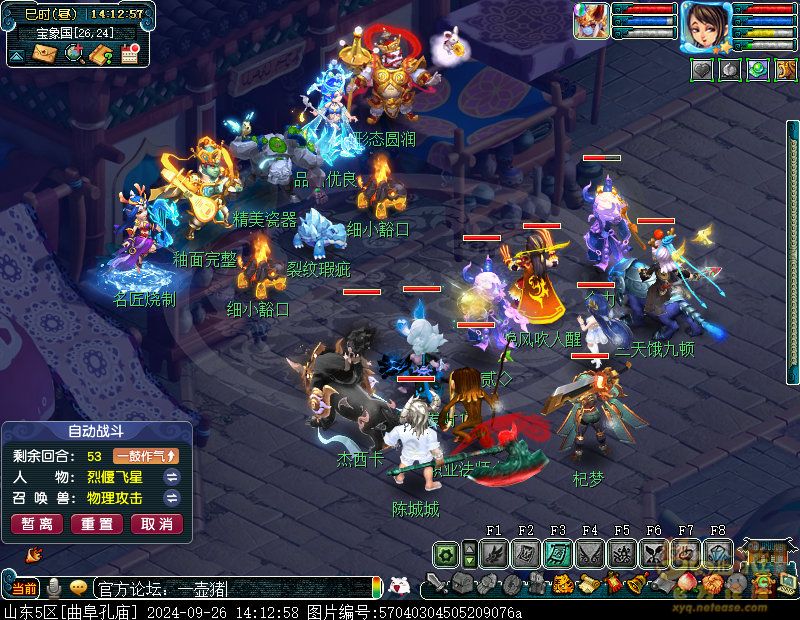Click the 暂离 button in auto-battle panel

click(37, 523)
